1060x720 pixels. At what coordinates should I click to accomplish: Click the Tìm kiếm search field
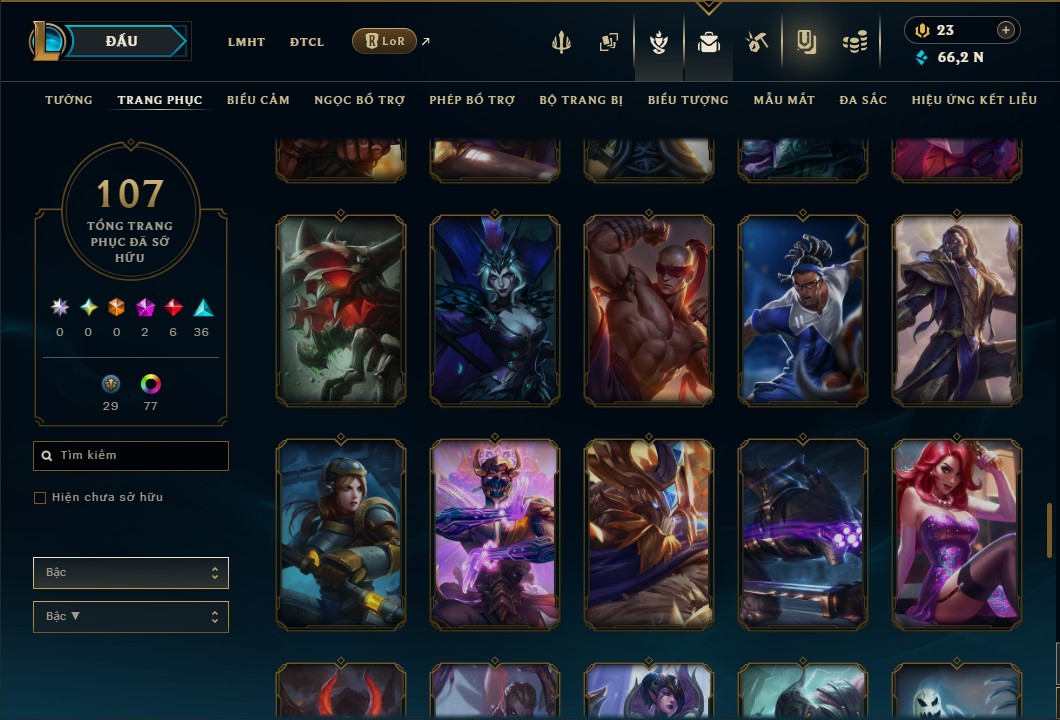pos(131,456)
